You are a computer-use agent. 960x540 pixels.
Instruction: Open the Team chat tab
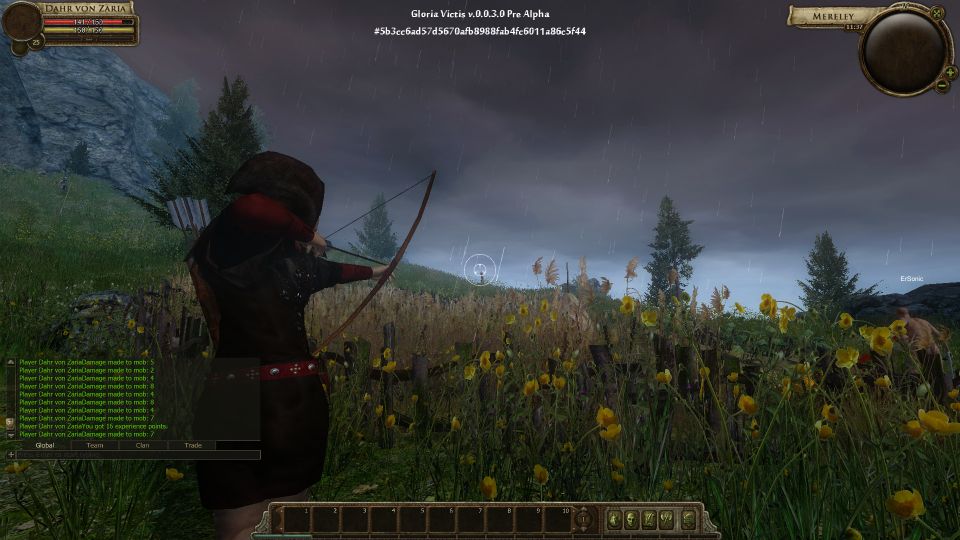[x=95, y=445]
